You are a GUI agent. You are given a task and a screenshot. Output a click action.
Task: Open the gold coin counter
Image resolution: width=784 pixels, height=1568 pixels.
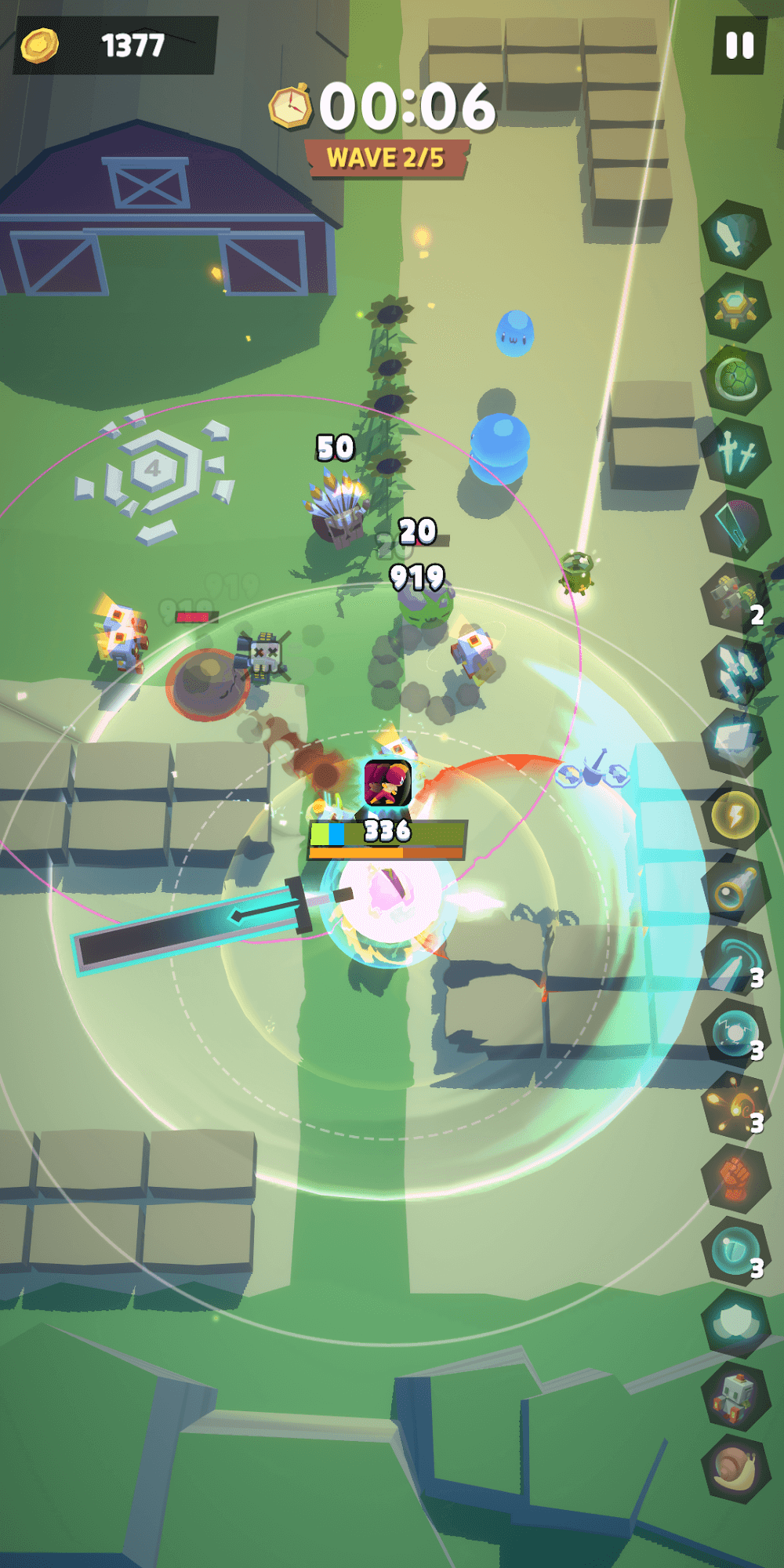114,45
